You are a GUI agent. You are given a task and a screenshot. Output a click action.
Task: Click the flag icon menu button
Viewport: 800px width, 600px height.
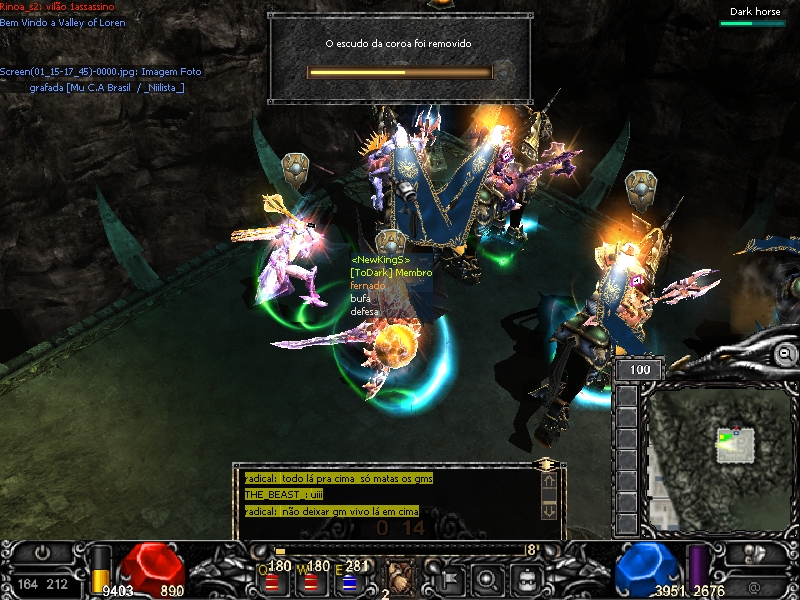point(449,577)
